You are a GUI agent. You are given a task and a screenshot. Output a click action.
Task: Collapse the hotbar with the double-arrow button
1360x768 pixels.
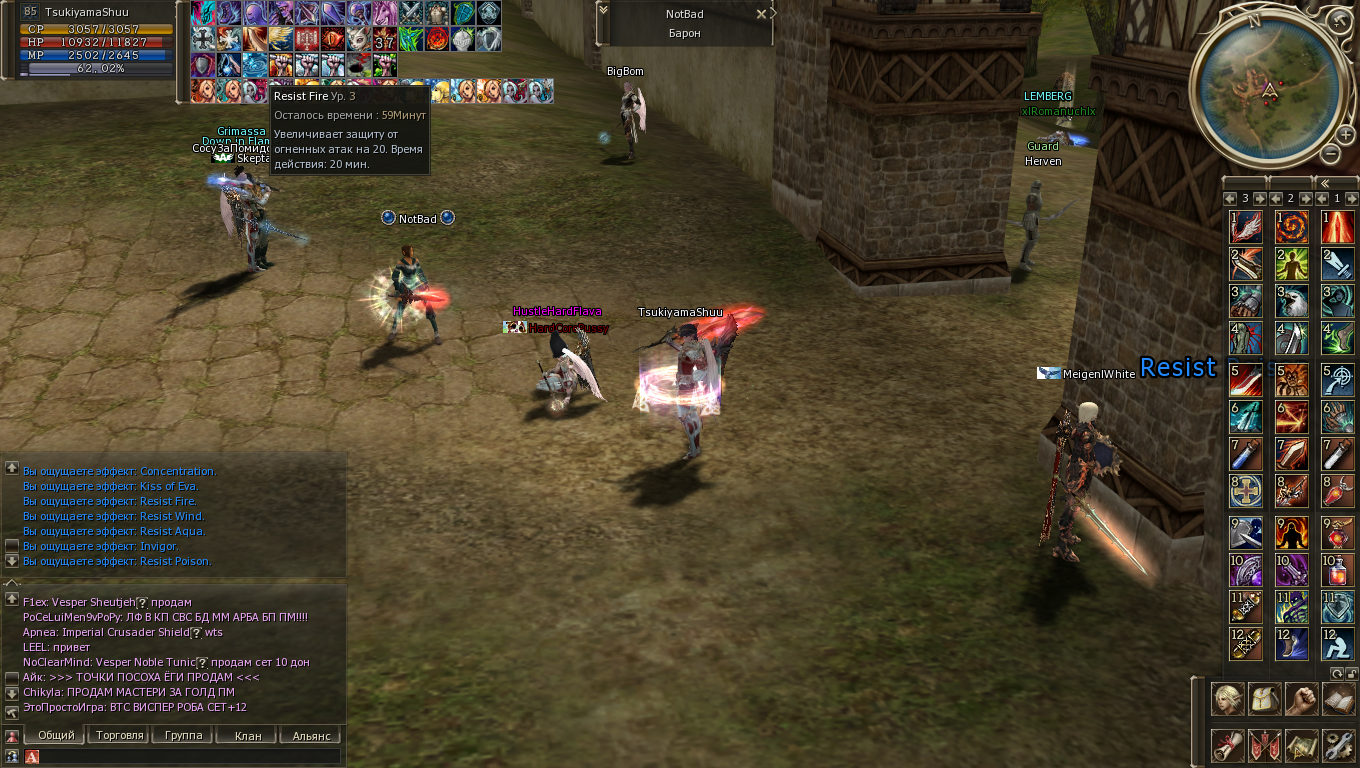(x=1325, y=183)
